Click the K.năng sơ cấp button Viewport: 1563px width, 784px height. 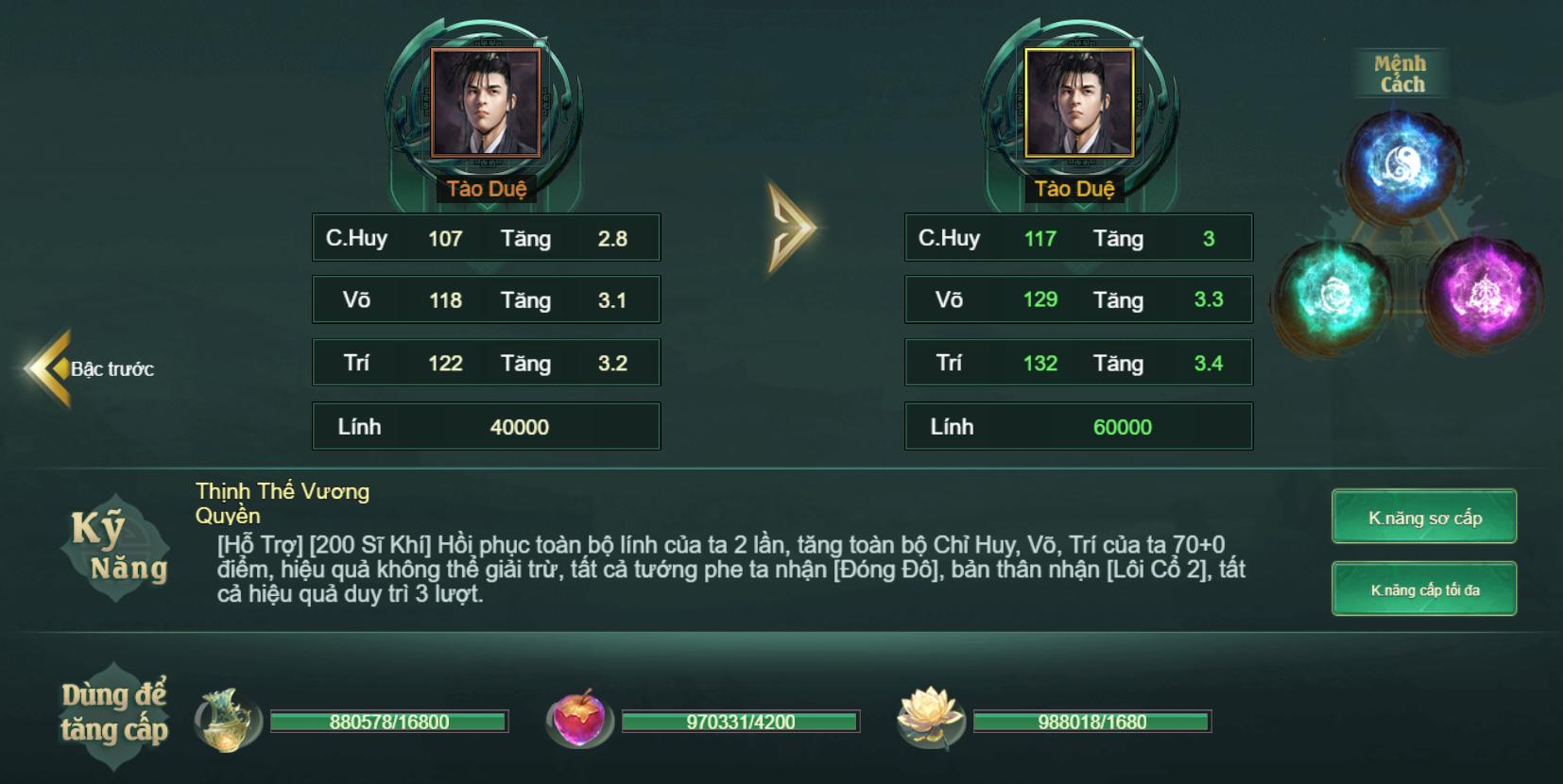tap(1424, 517)
